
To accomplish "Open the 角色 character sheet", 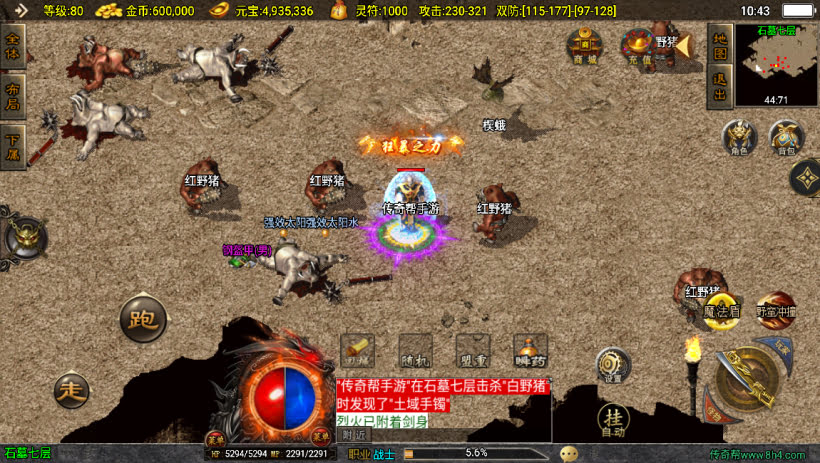I will pos(737,138).
